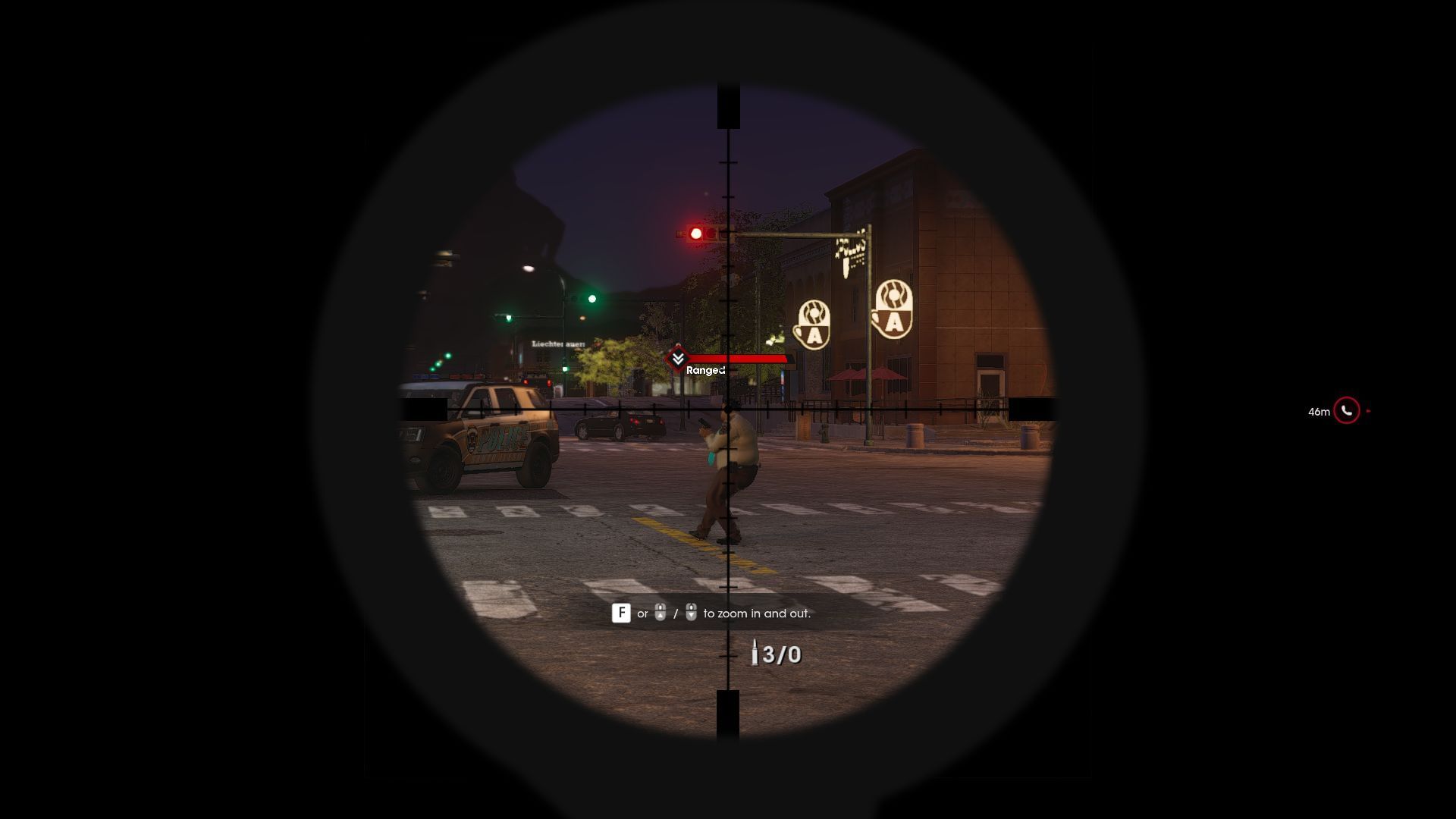Screen dimensions: 1456x819
Task: Click the green traffic light
Action: [x=591, y=300]
